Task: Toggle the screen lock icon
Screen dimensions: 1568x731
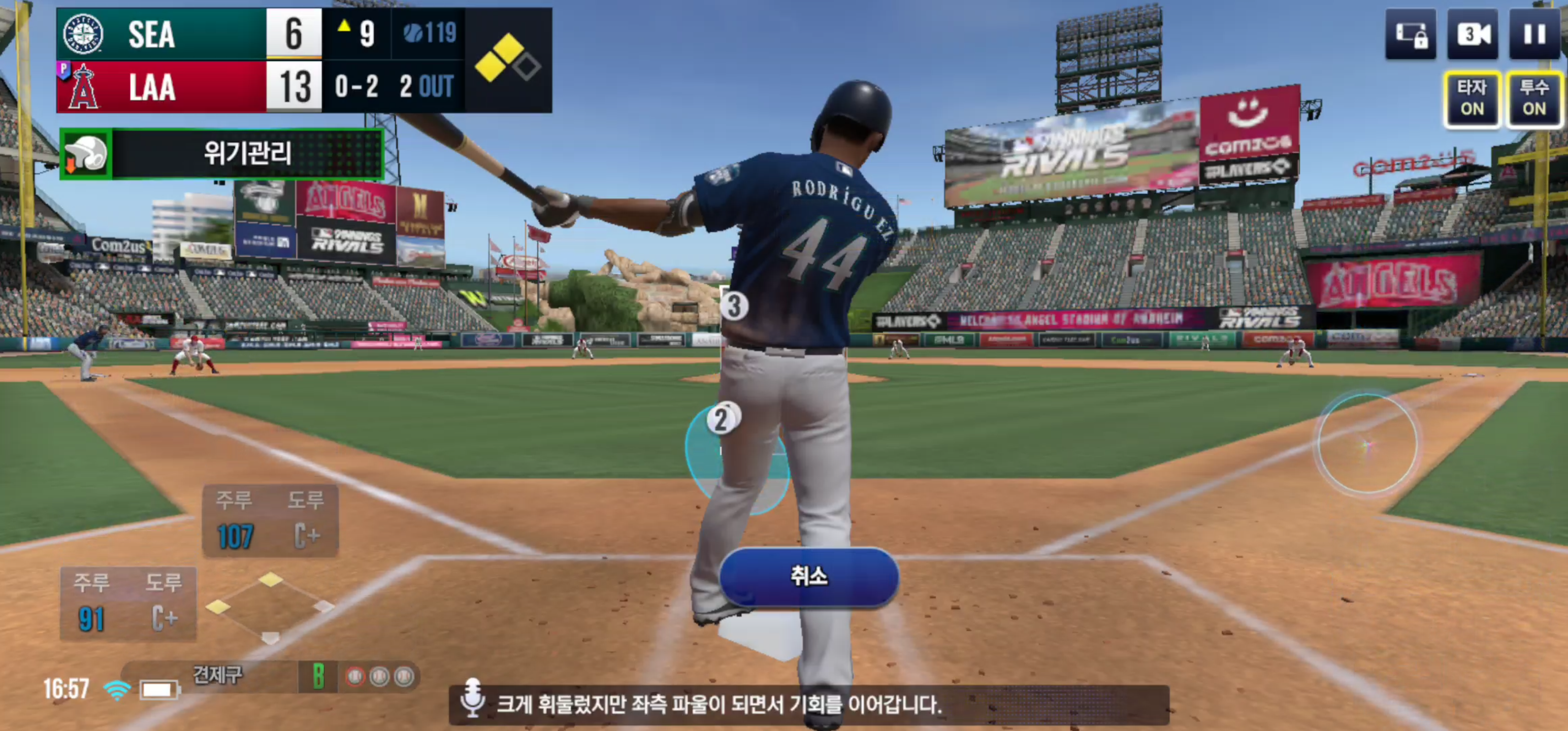Action: 1411,35
